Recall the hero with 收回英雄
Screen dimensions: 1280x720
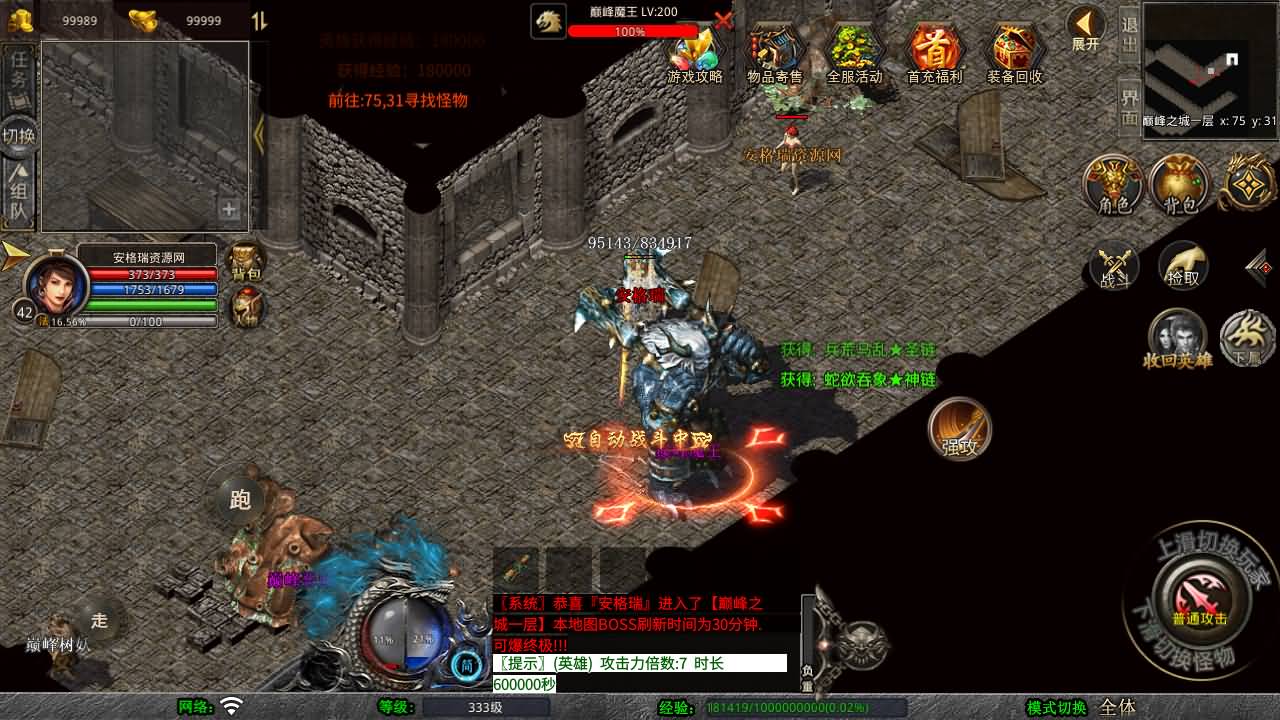[x=1177, y=338]
